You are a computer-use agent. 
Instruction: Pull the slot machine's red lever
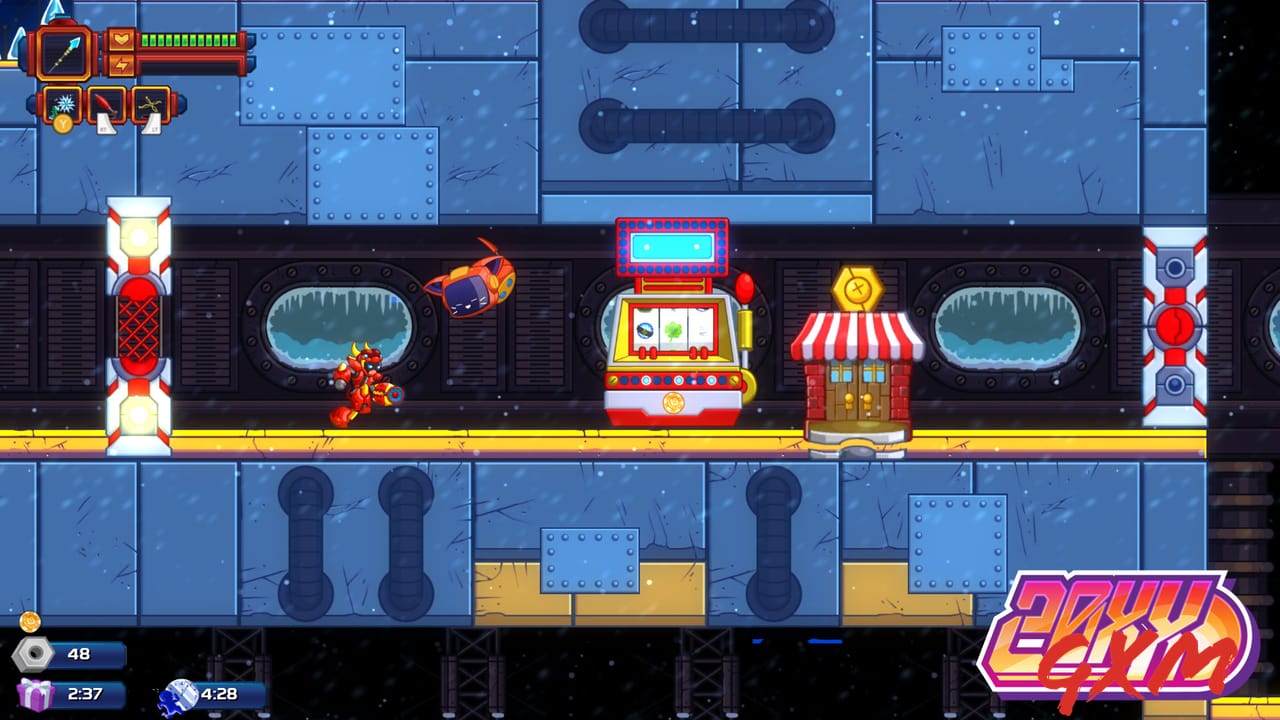click(x=745, y=285)
